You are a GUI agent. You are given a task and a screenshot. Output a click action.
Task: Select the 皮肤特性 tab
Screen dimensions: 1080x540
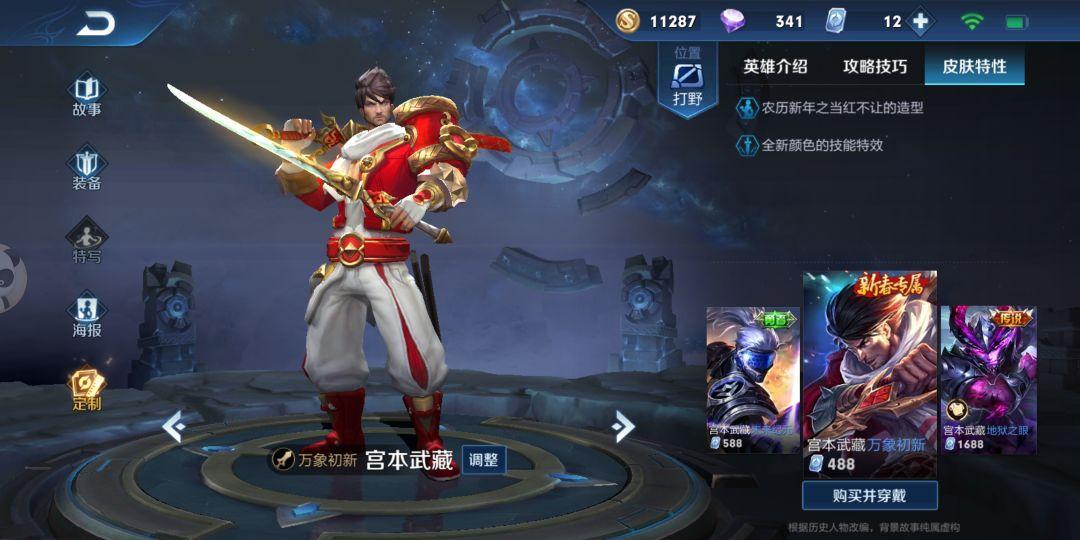(x=974, y=67)
